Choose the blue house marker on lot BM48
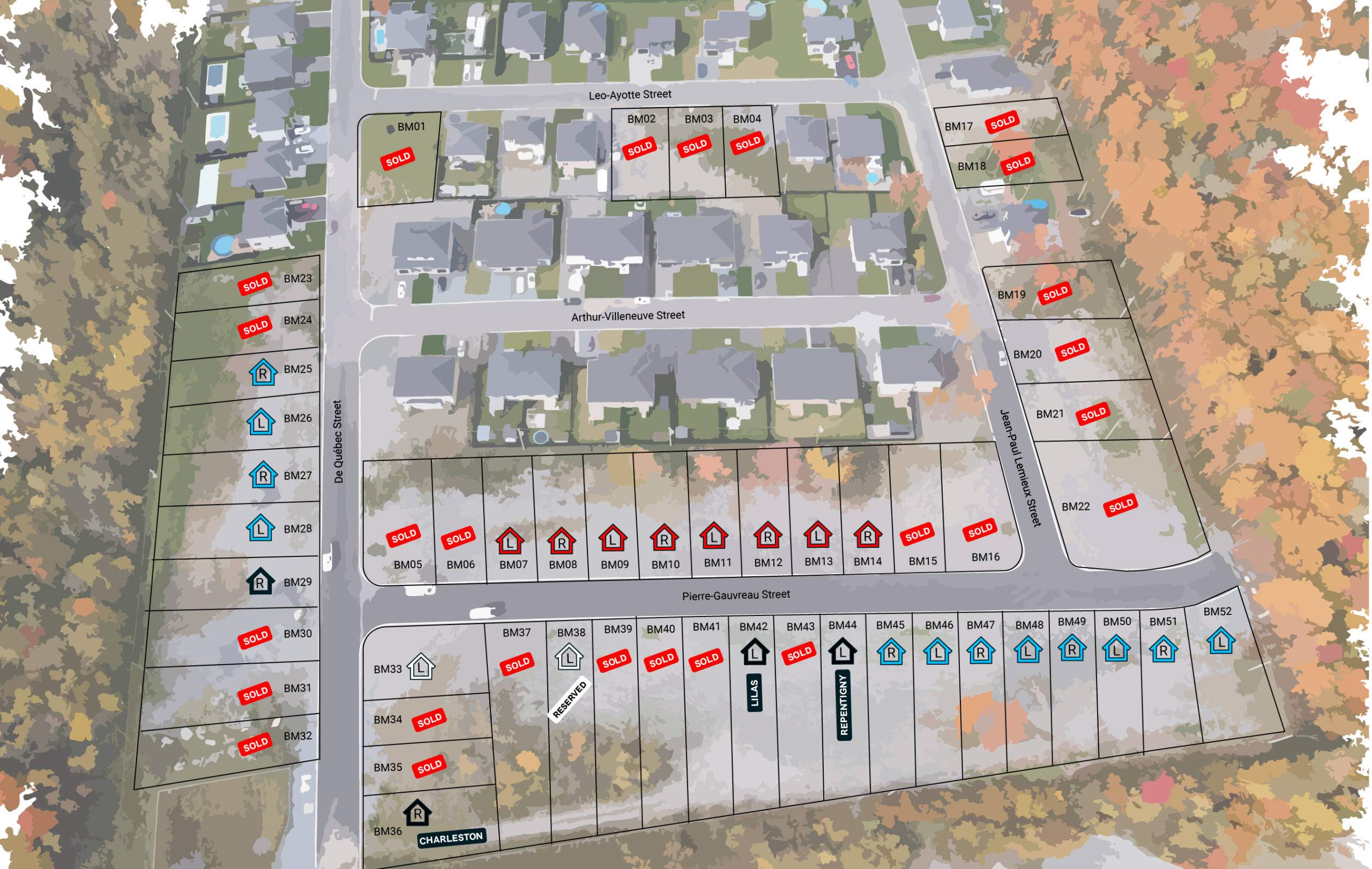The height and width of the screenshot is (869, 1372). 1028,650
